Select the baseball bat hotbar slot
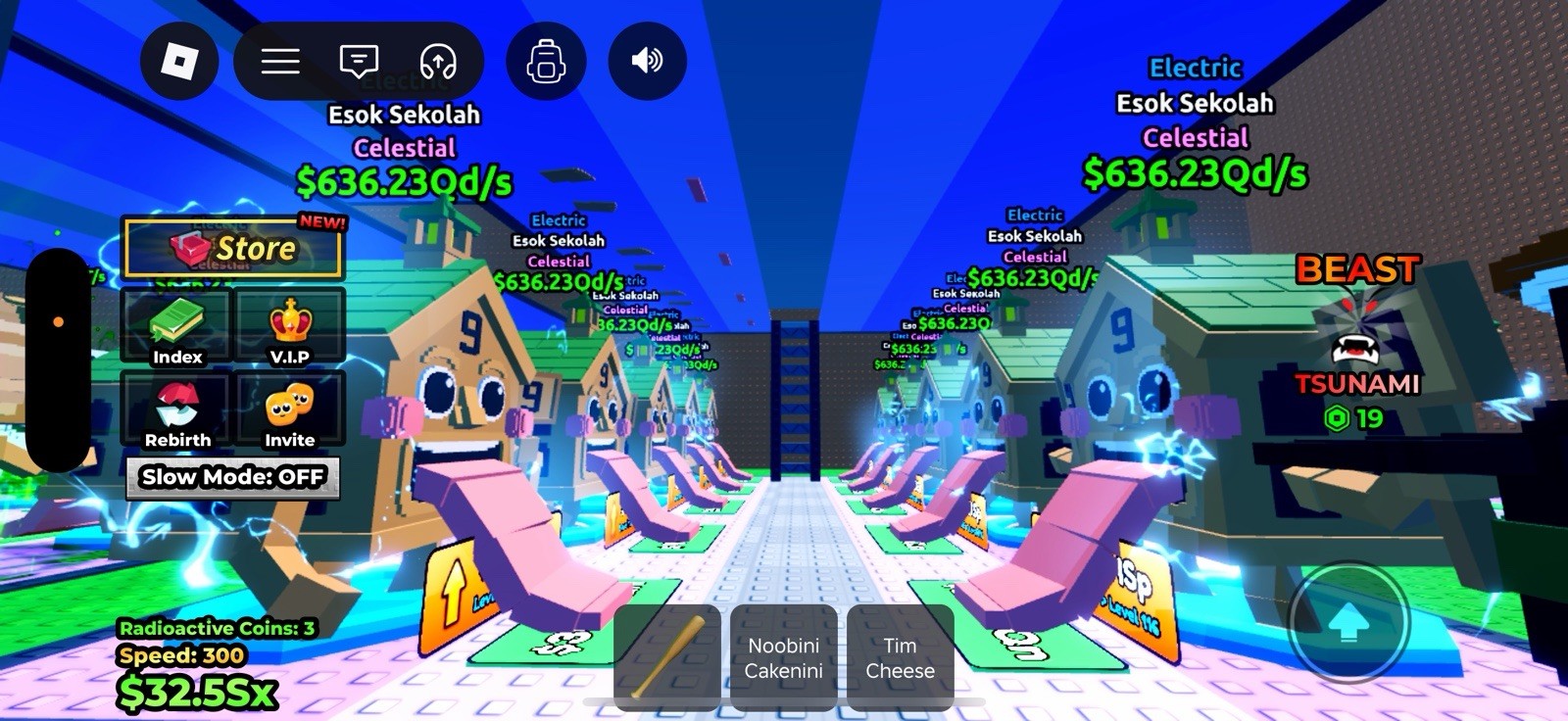The height and width of the screenshot is (721, 1568). [x=667, y=656]
